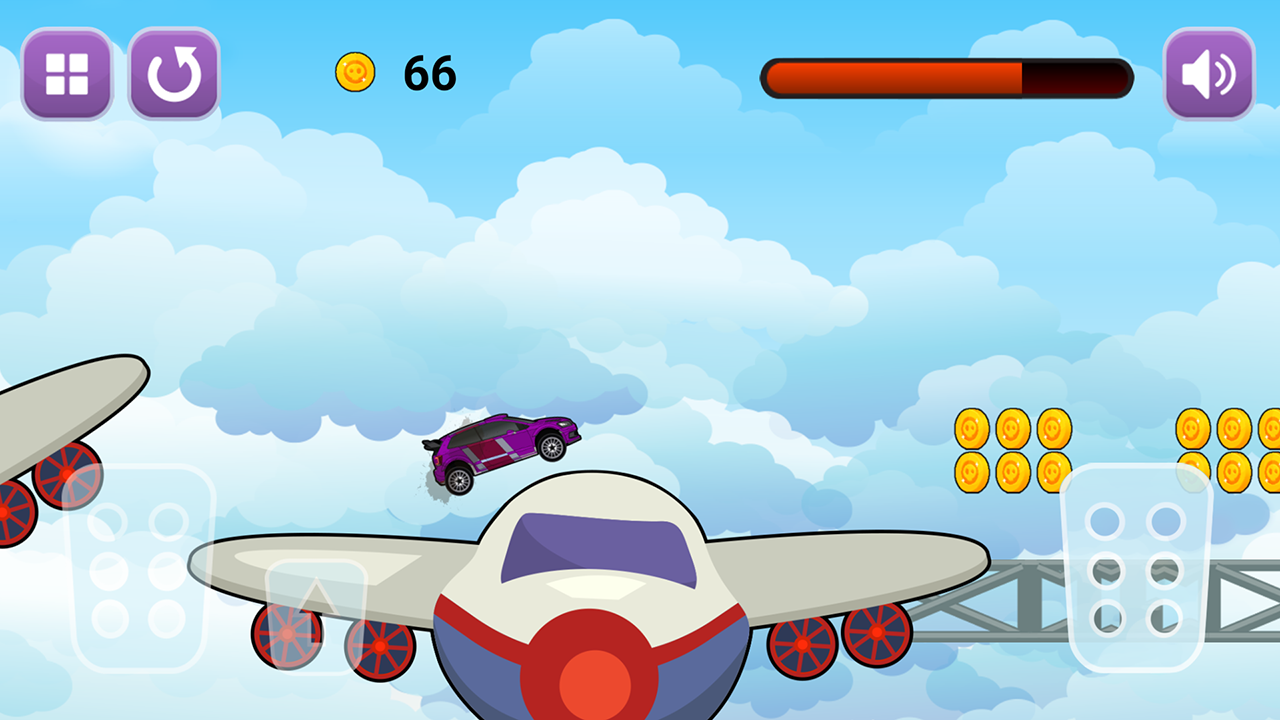The image size is (1280, 720).
Task: Tap the brake pedal on the left
Action: (x=140, y=568)
